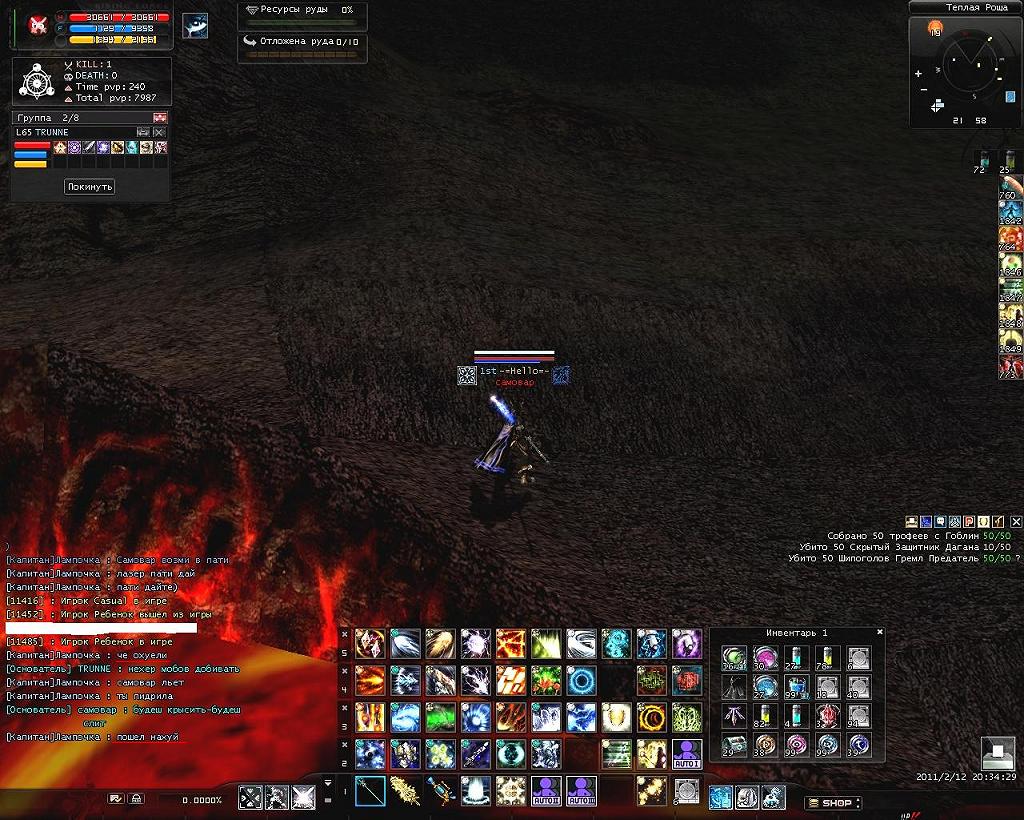Leave the group with the Покинуть button

pos(90,187)
